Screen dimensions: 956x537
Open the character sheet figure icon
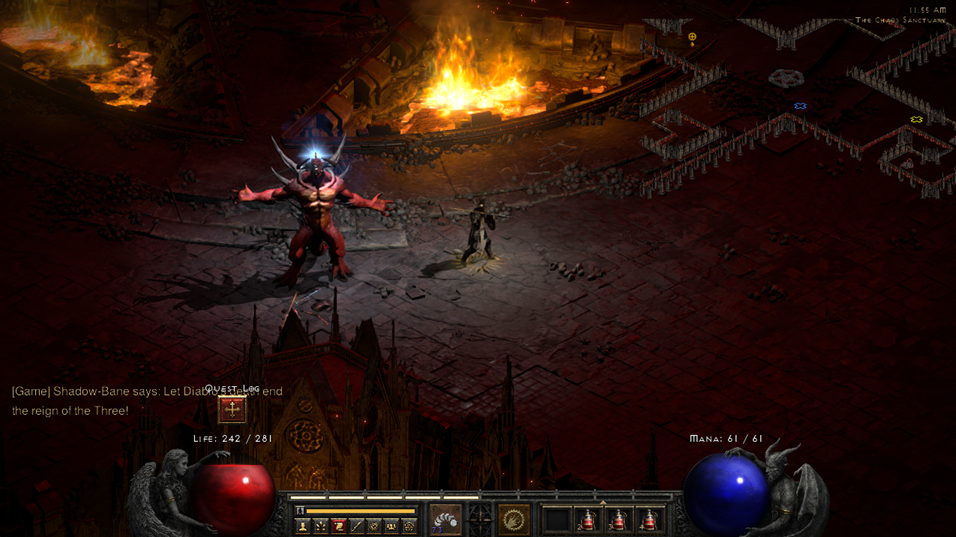(303, 526)
